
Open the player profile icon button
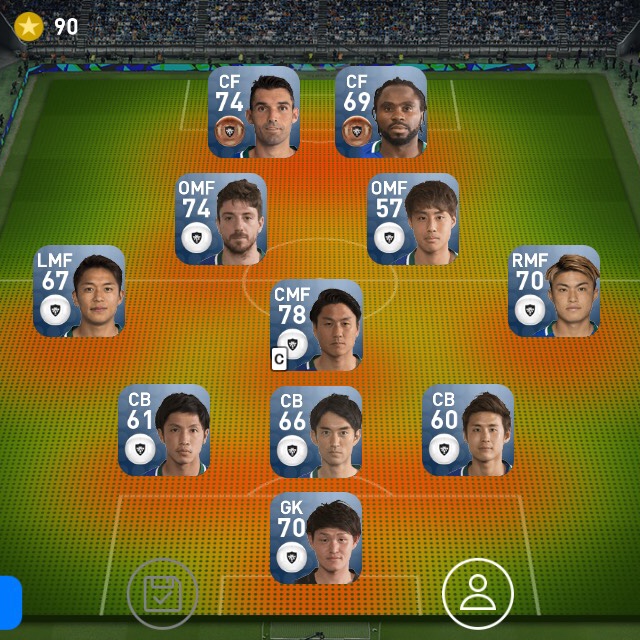point(478,594)
